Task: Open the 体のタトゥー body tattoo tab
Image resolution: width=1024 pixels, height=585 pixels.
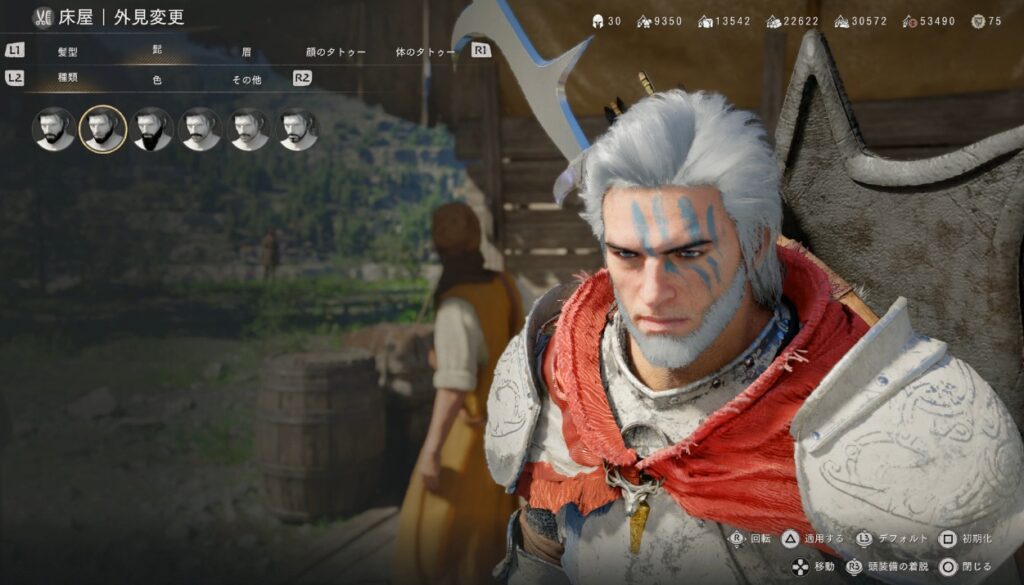Action: 425,51
